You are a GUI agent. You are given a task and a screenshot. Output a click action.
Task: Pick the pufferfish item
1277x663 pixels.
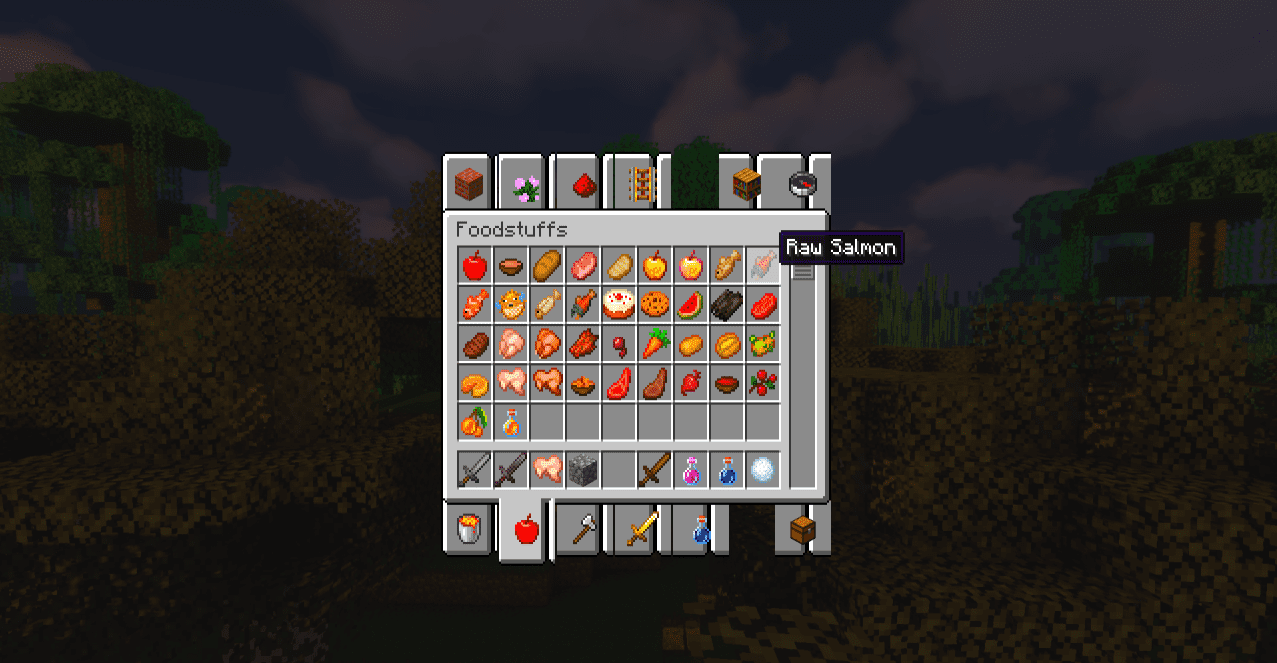[x=511, y=302]
